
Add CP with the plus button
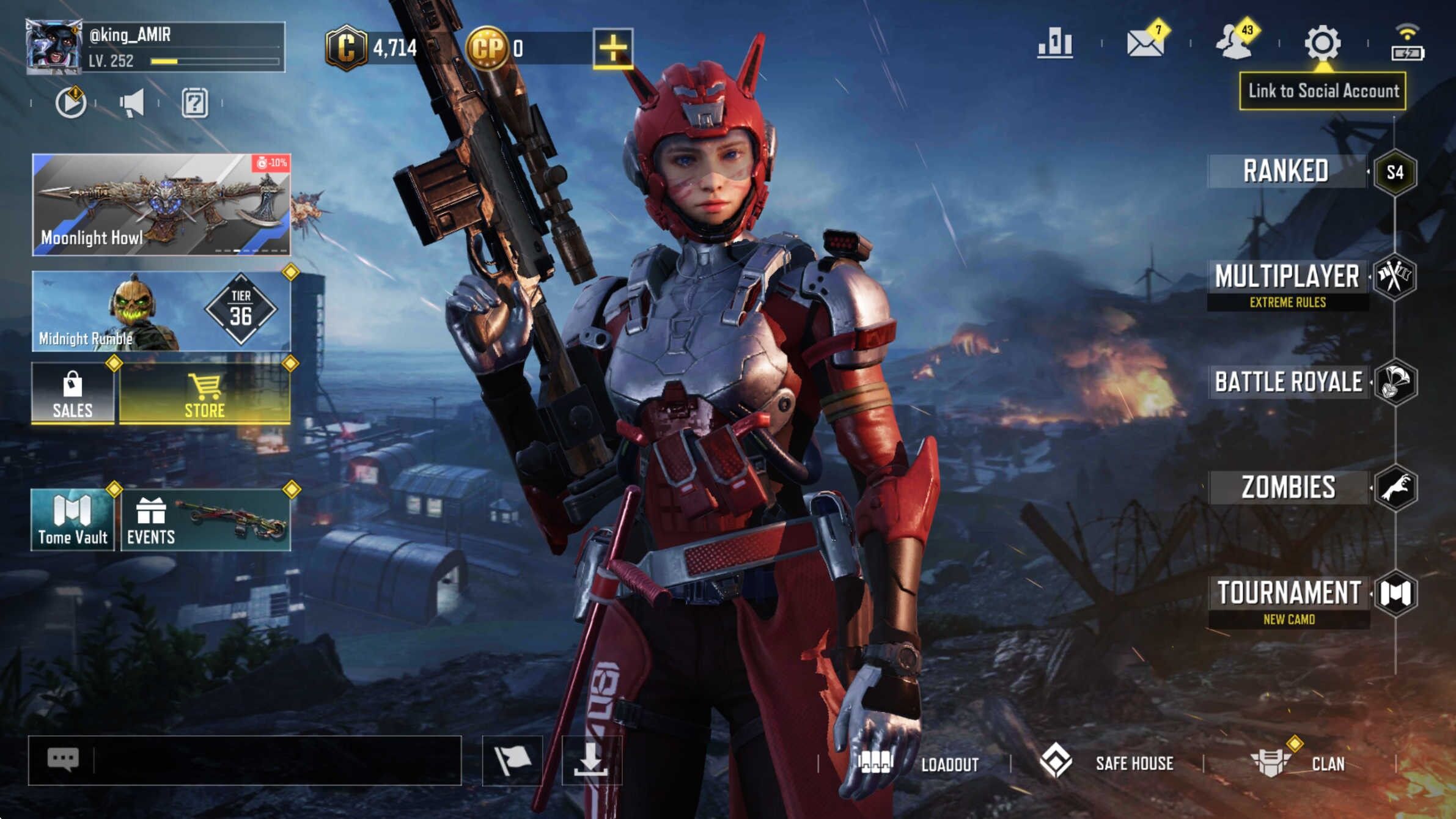click(612, 48)
